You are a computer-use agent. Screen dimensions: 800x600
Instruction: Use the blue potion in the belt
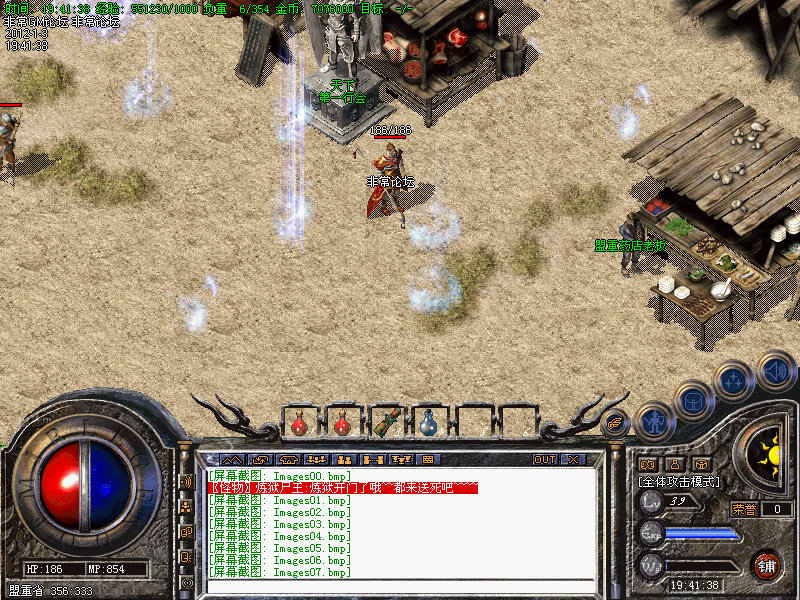click(x=428, y=422)
